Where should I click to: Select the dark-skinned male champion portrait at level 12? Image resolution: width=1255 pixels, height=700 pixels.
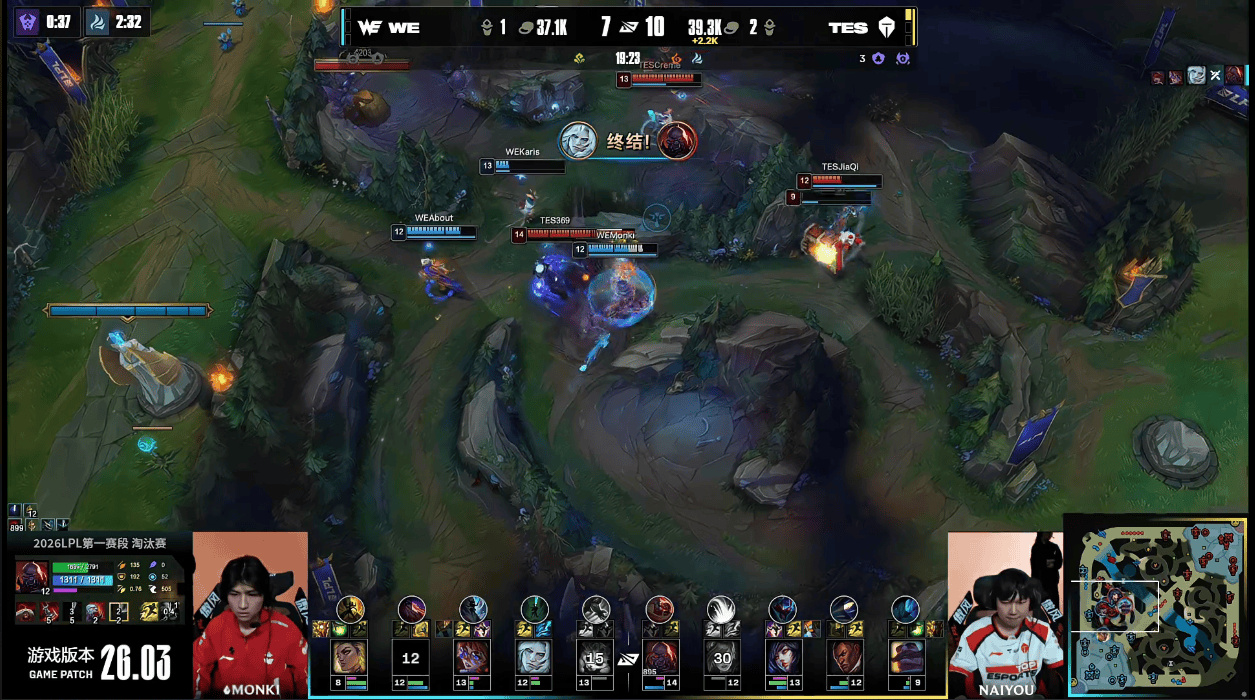(x=844, y=658)
